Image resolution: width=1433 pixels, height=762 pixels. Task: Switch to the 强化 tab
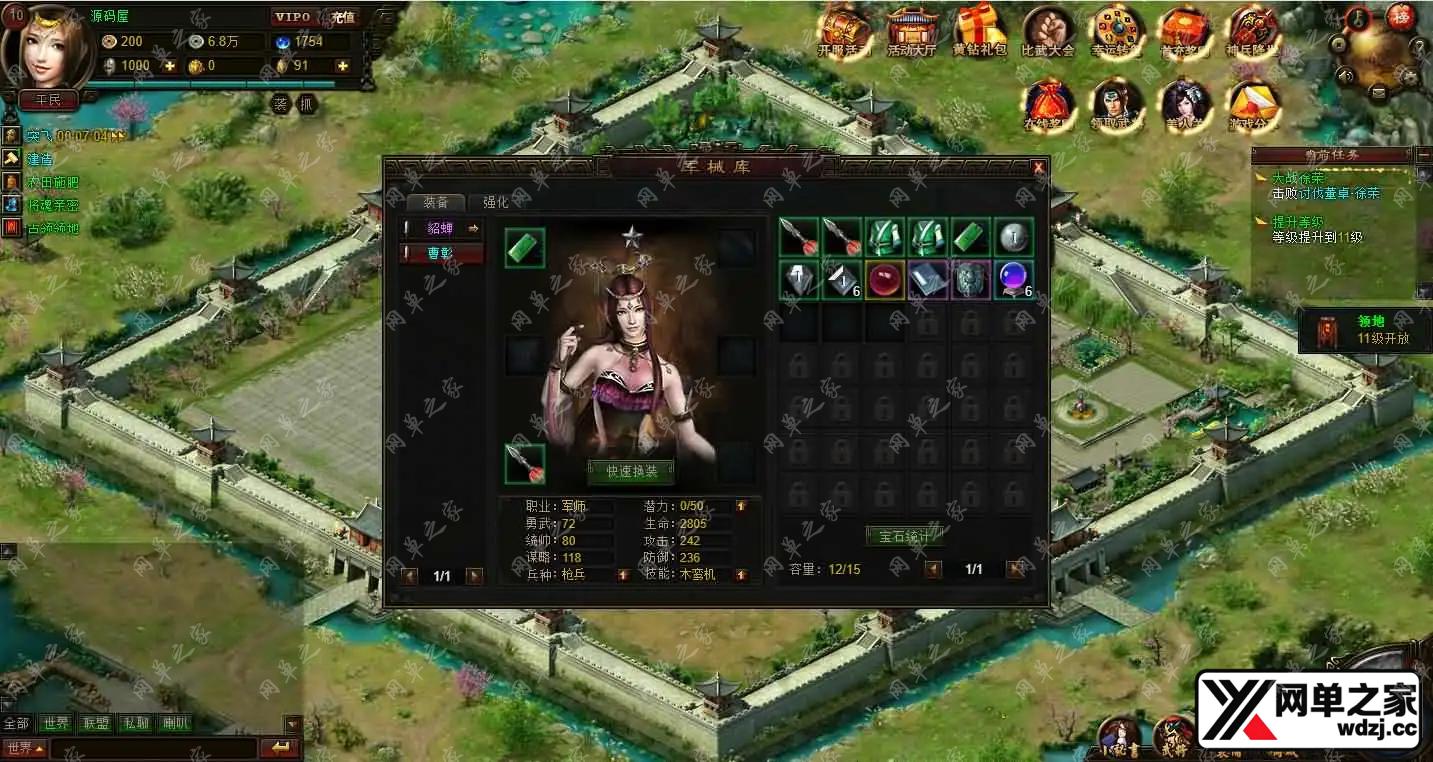[x=496, y=201]
